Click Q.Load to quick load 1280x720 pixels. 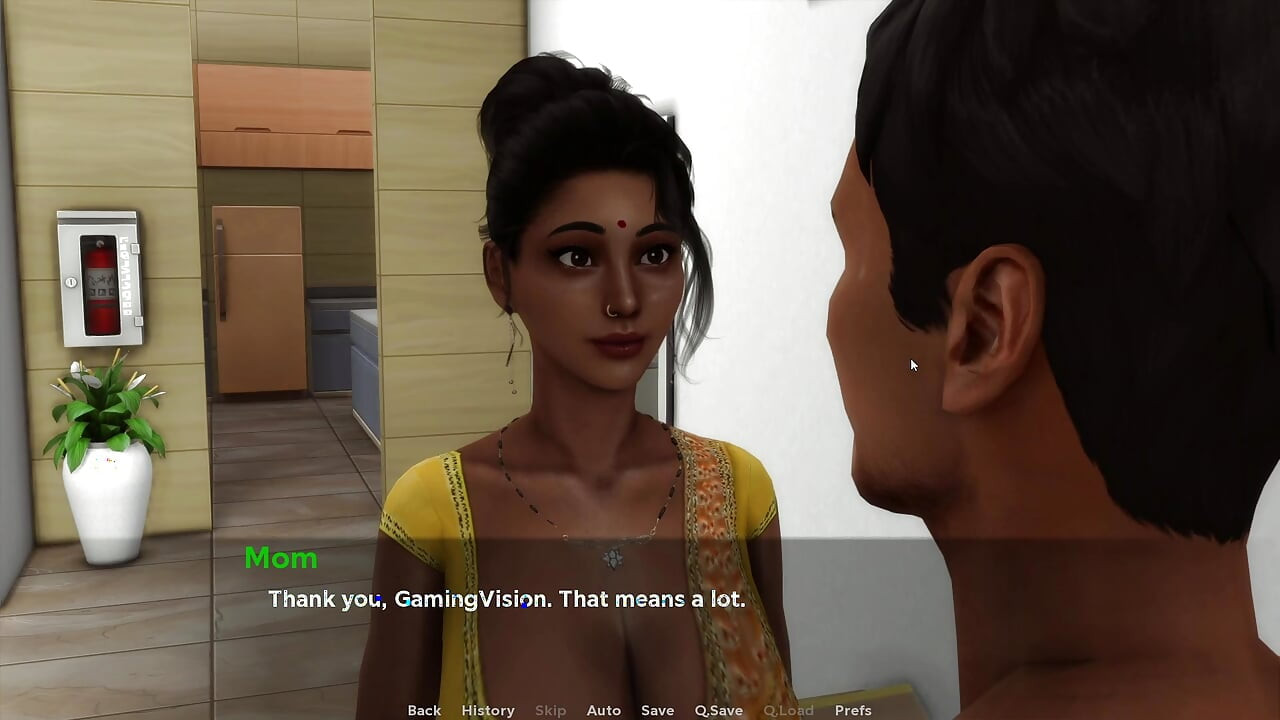click(x=787, y=710)
